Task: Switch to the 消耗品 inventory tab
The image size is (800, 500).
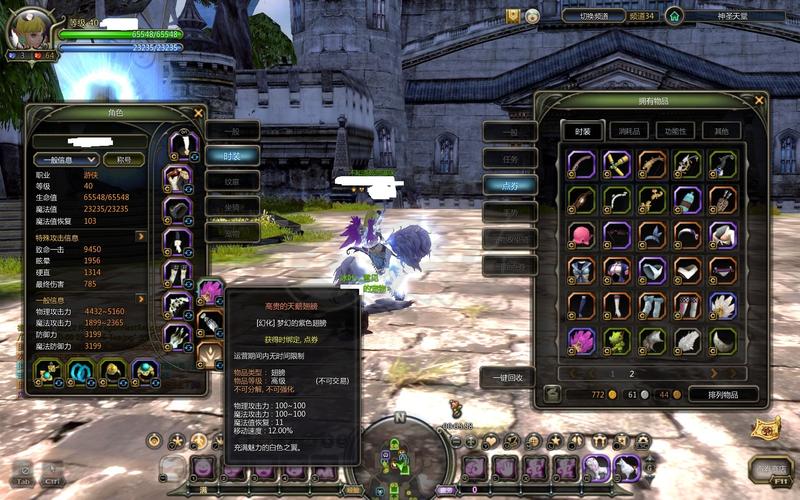Action: point(629,131)
